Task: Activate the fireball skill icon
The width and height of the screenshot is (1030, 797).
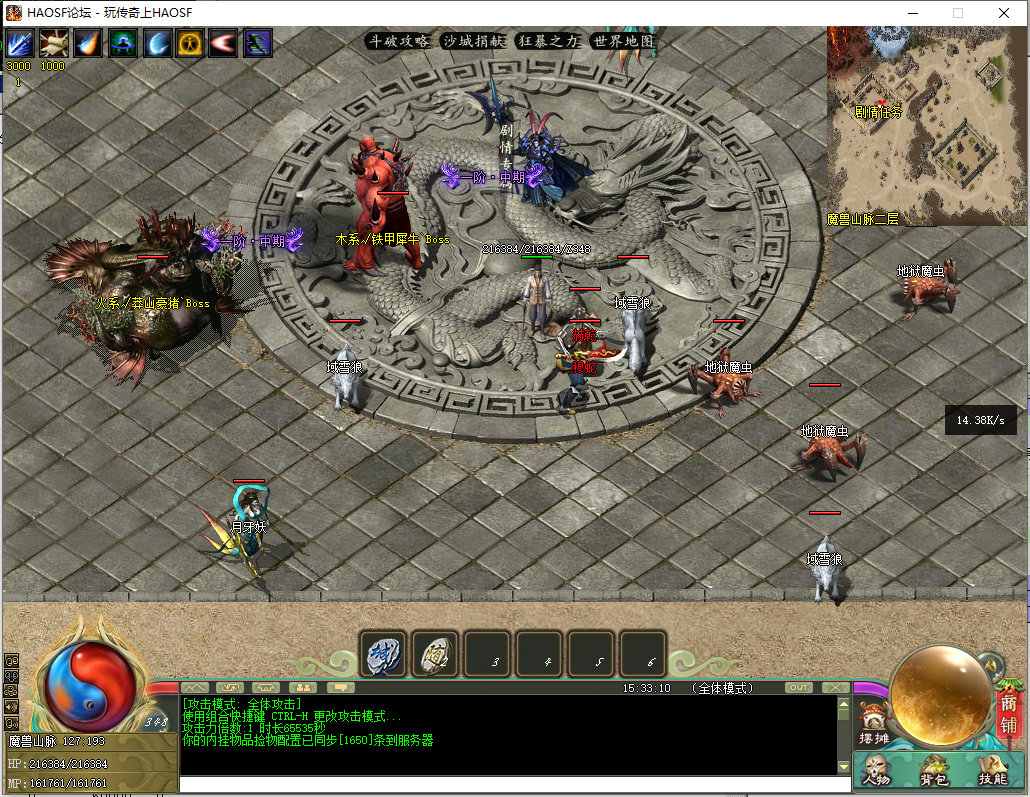Action: [x=88, y=43]
